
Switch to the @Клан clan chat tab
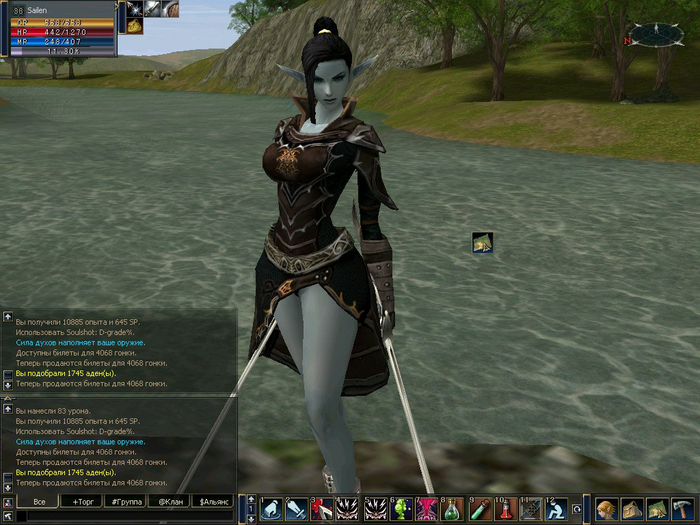tap(169, 501)
